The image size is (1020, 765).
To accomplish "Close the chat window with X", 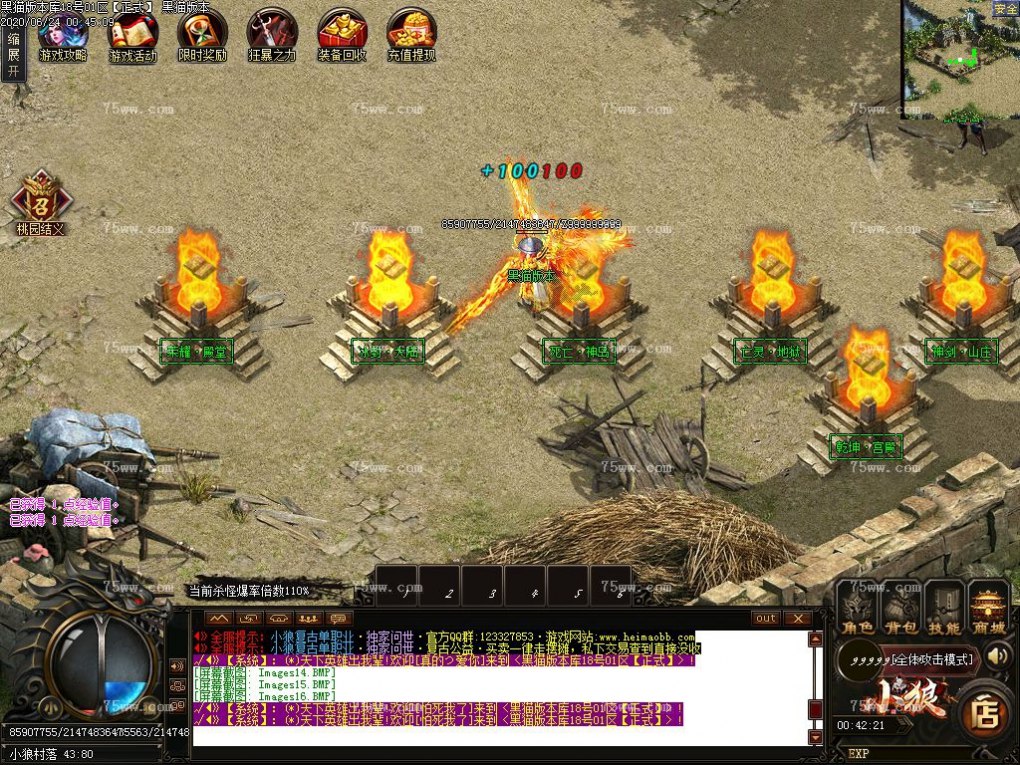I will pos(796,618).
